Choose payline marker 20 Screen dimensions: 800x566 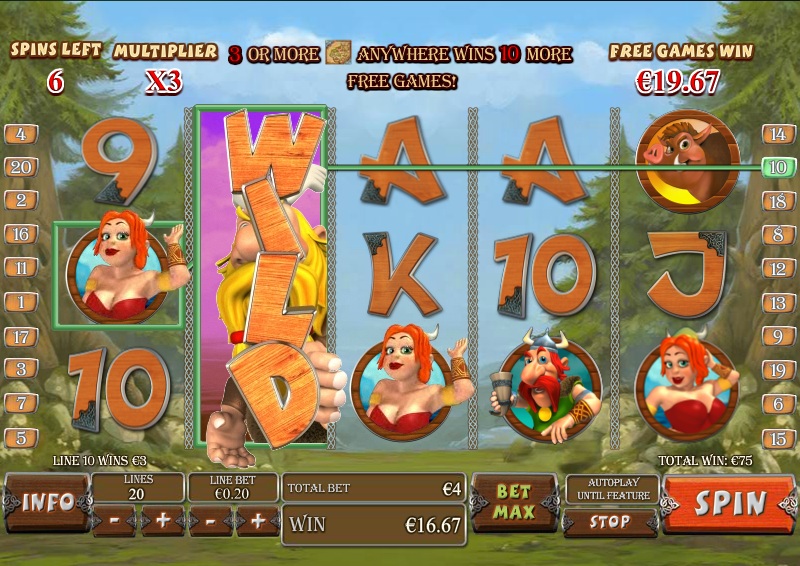pyautogui.click(x=21, y=167)
